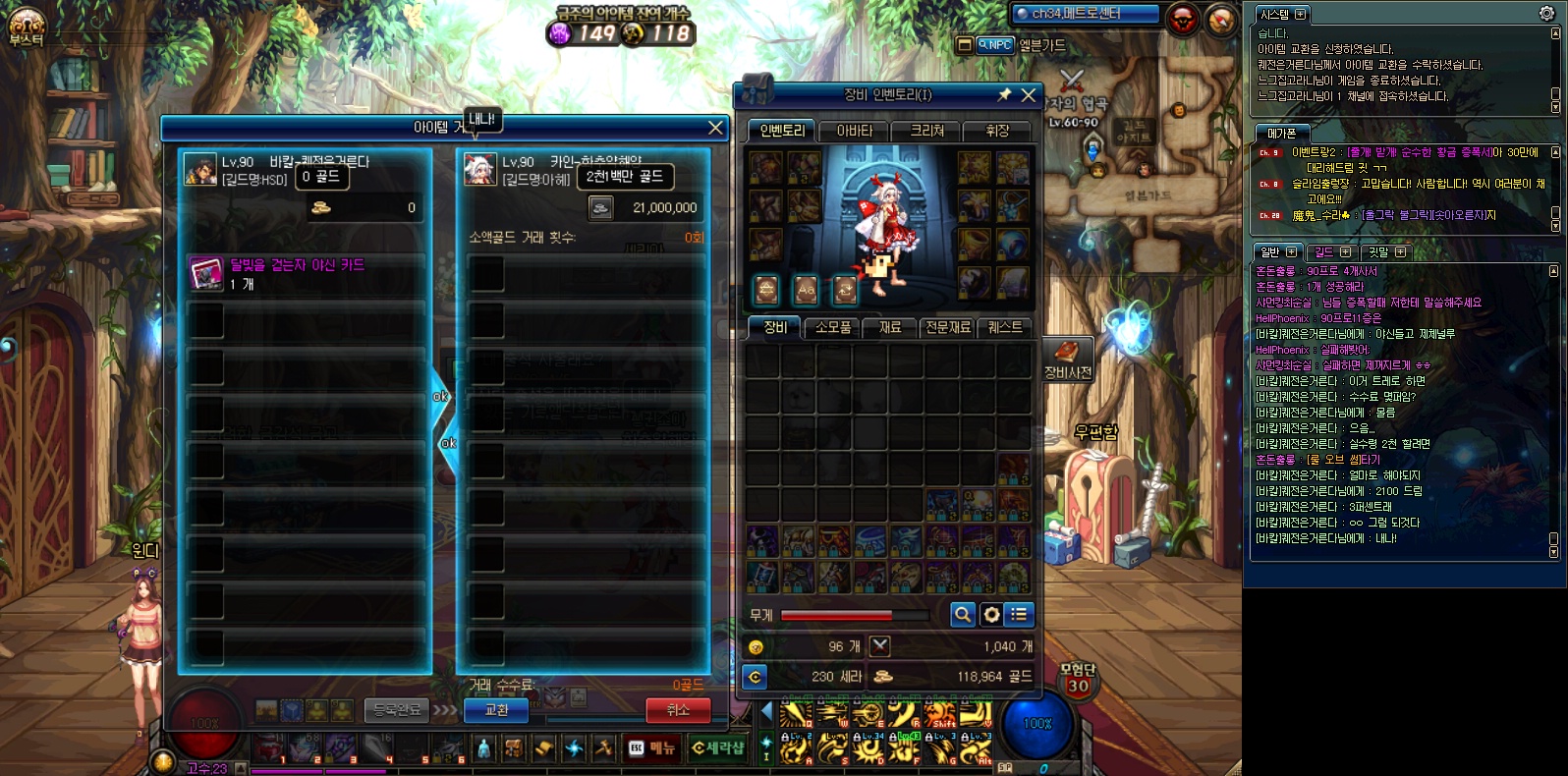The height and width of the screenshot is (776, 1568).
Task: Switch to the 아바타 tab
Action: click(x=854, y=131)
